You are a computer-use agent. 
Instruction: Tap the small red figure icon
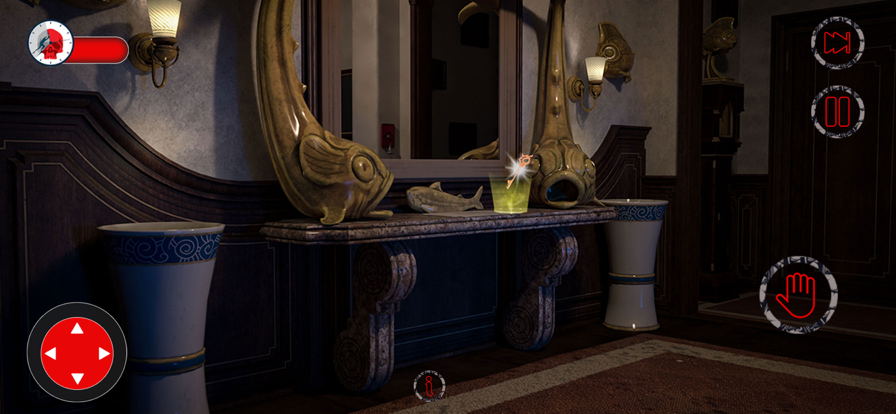pos(430,386)
